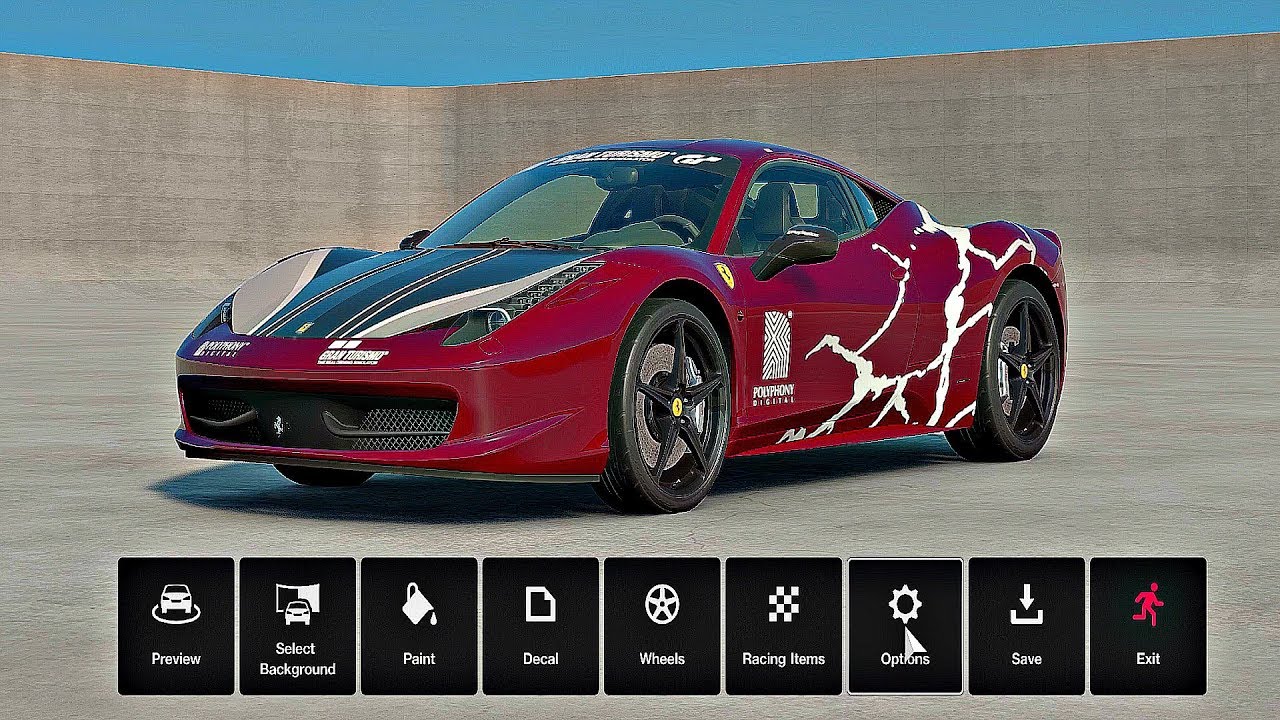
Task: Open the Options gear menu
Action: click(x=905, y=626)
